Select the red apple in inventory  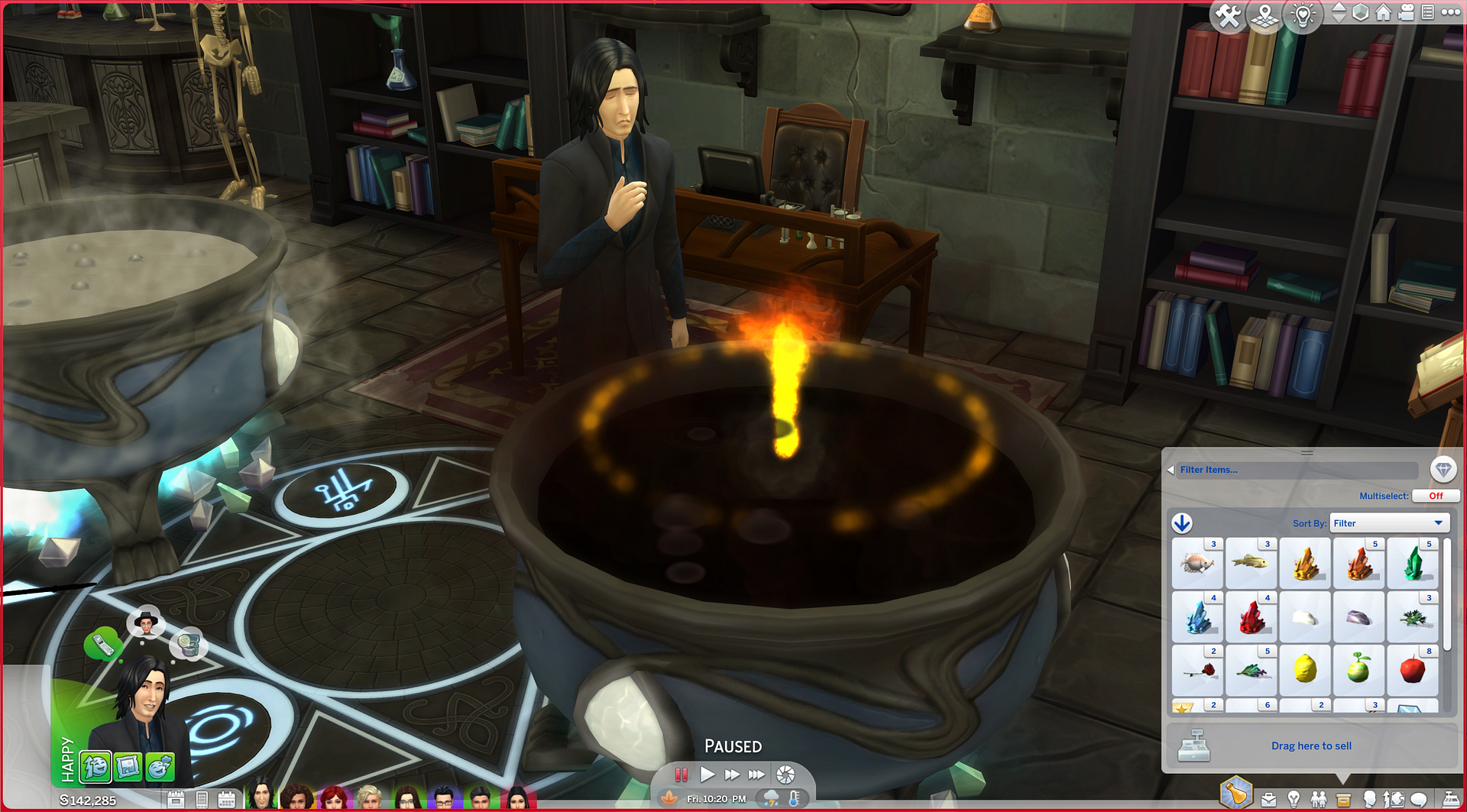click(1412, 670)
